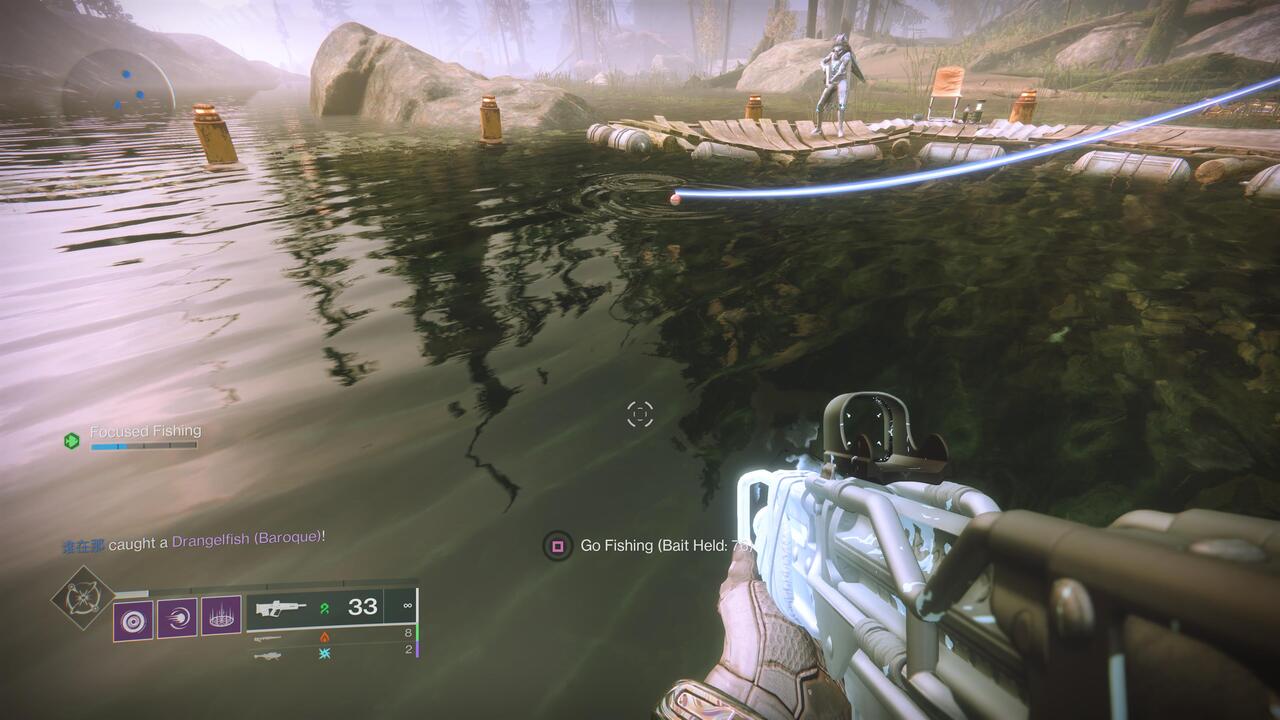Activate the diamond-shaped Super ability icon
This screenshot has width=1280, height=720.
83,597
